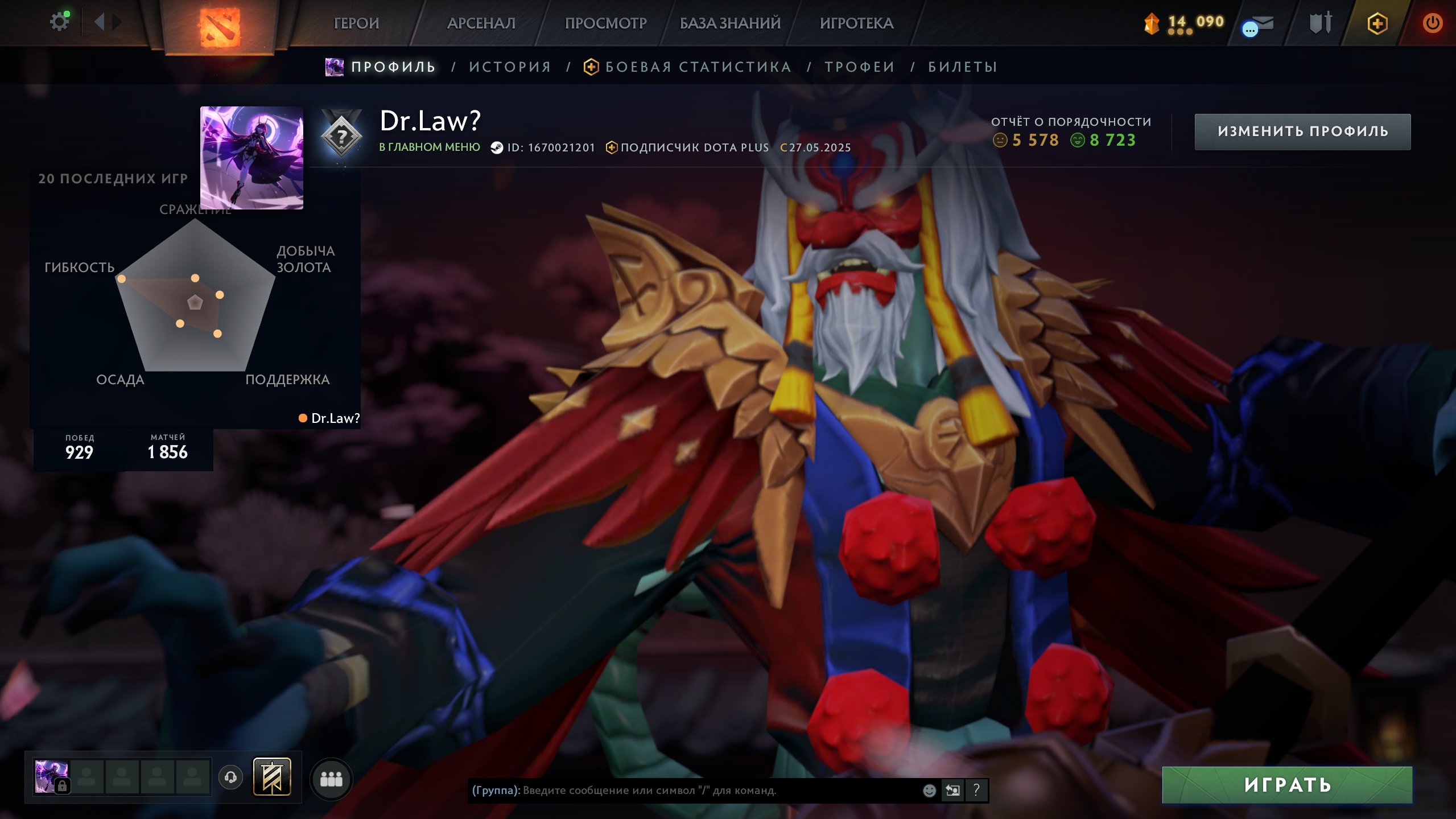This screenshot has width=1456, height=819.
Task: Open the notifications envelope icon
Action: 1264,23
